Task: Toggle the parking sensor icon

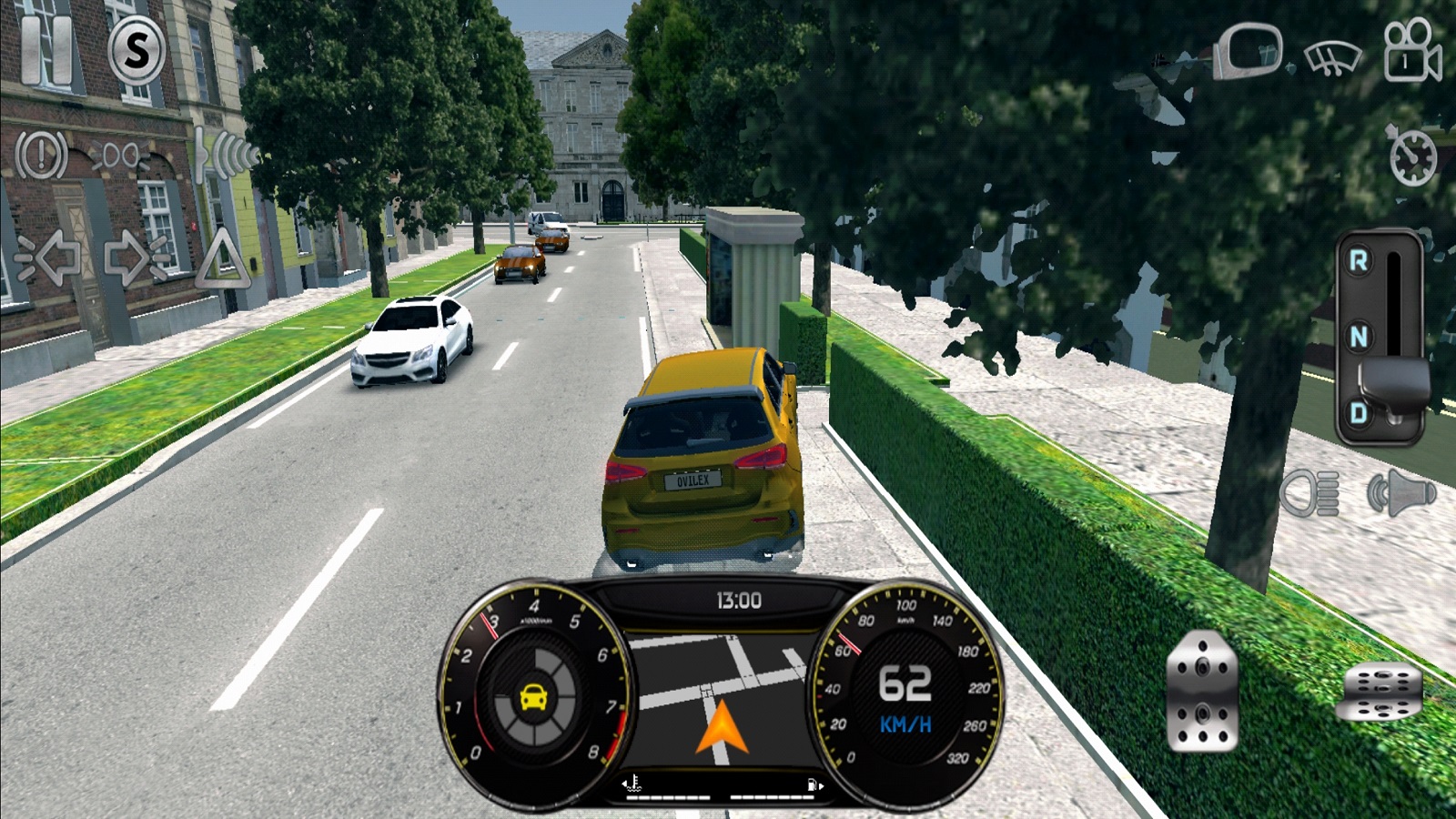Action: point(223,155)
